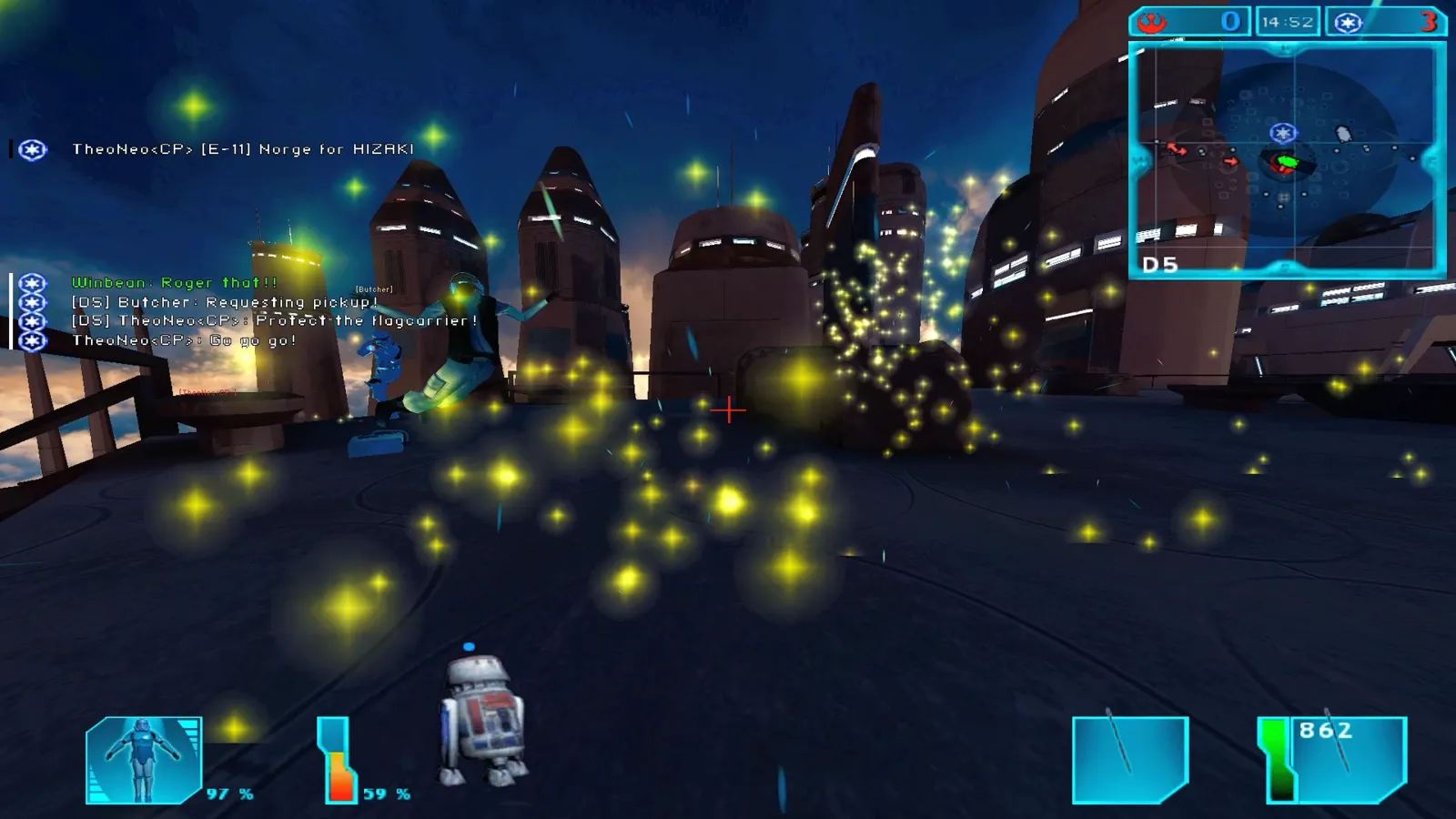Image resolution: width=1456 pixels, height=819 pixels.
Task: Click the minimap radar panel
Action: coord(1287,159)
